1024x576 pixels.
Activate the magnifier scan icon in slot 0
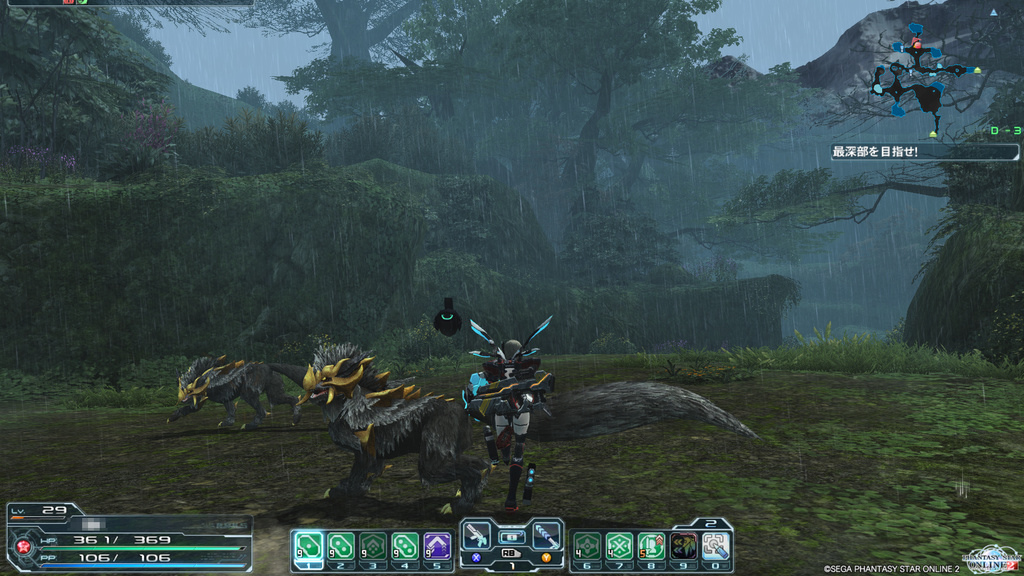[715, 546]
